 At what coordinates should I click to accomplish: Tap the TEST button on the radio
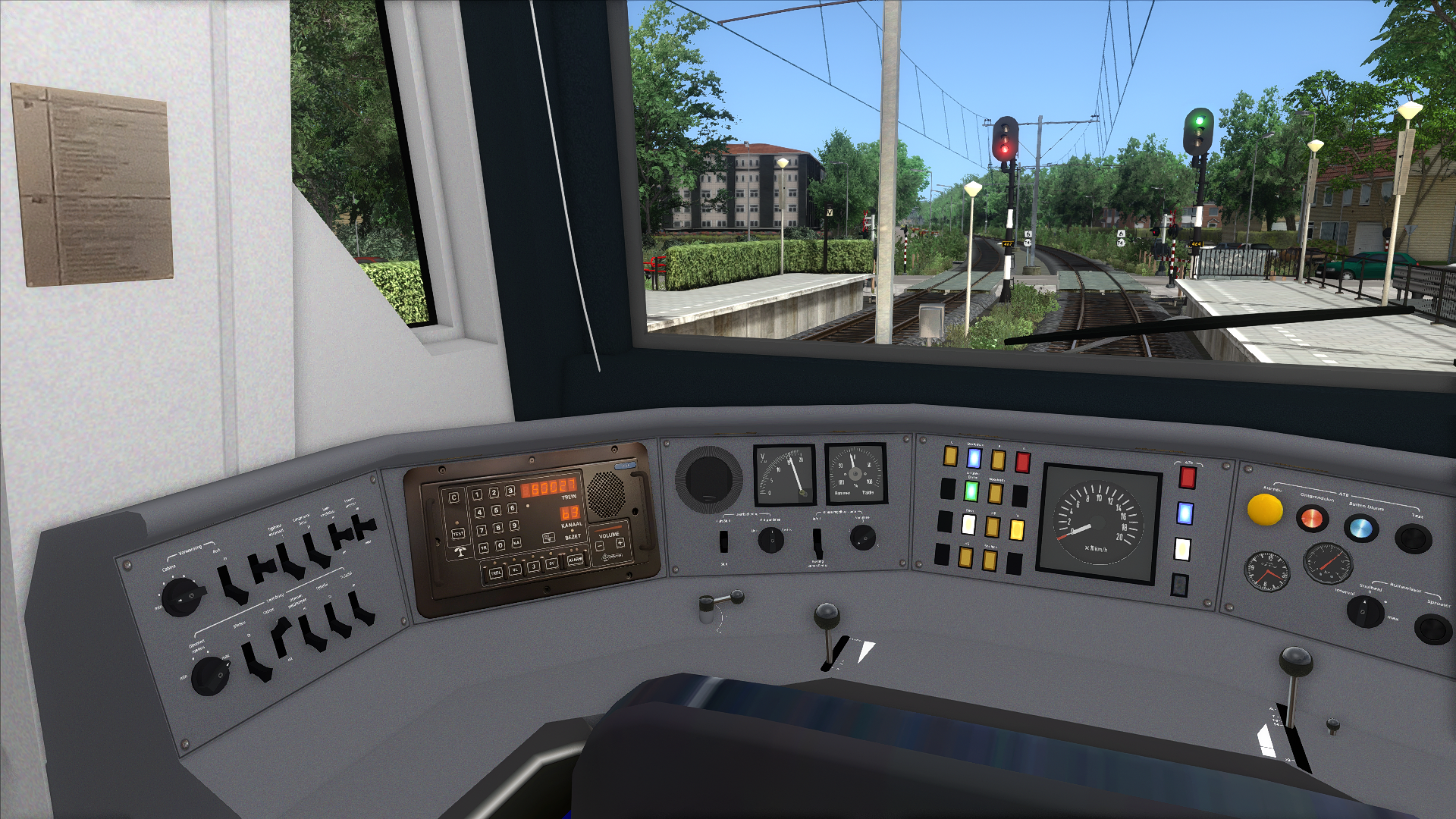coord(458,534)
